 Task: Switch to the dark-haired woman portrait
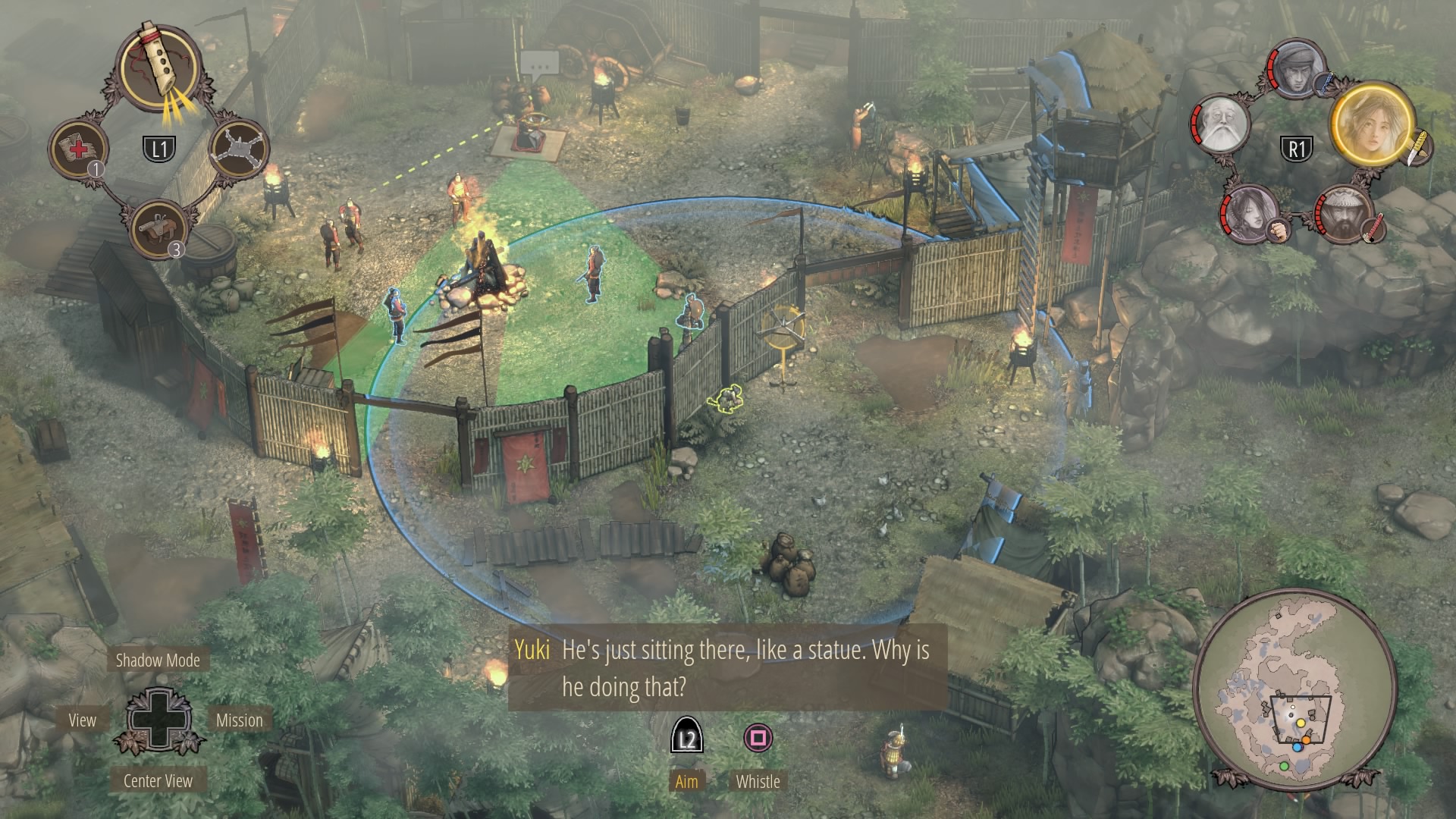click(x=1248, y=213)
